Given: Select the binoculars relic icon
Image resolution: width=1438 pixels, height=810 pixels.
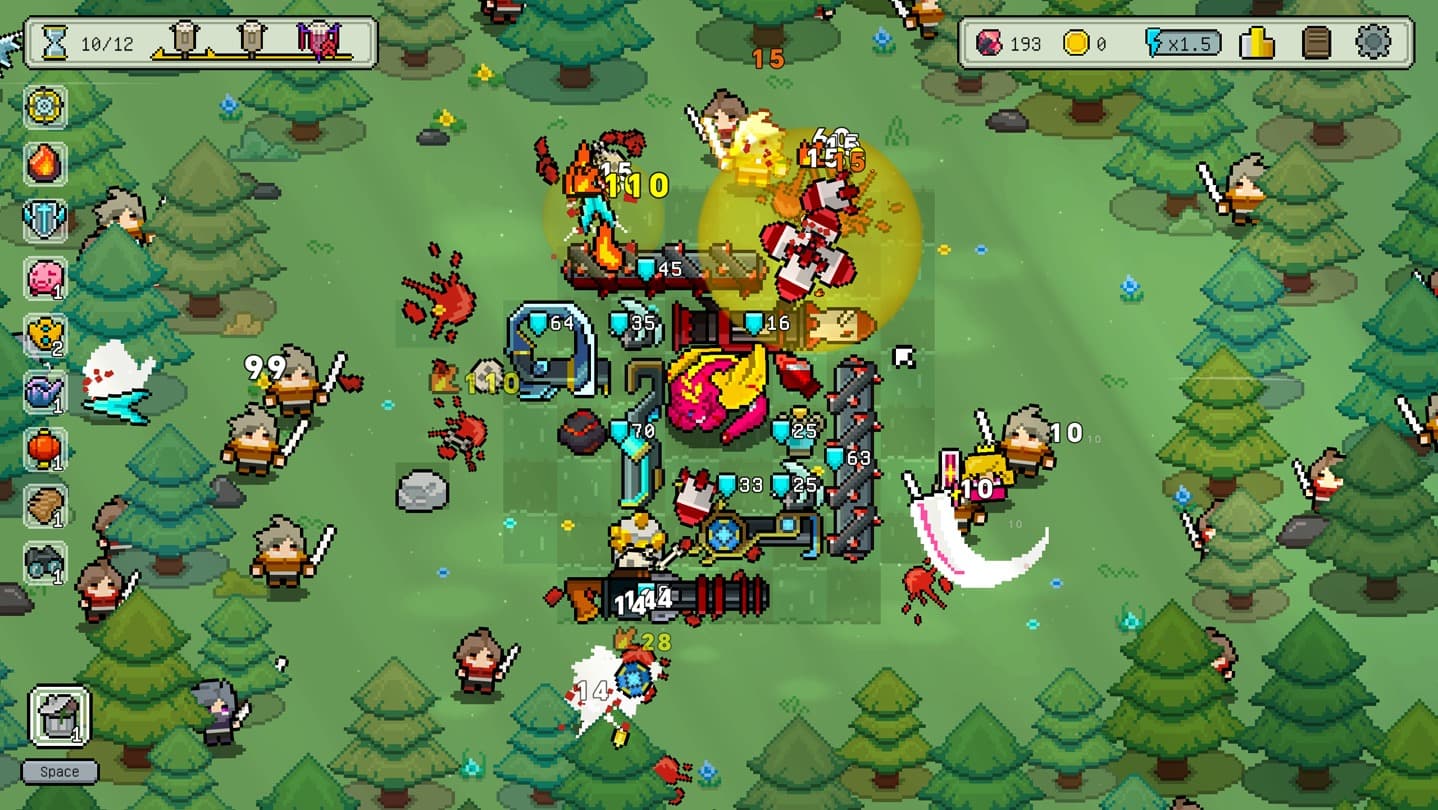Looking at the screenshot, I should click(45, 563).
